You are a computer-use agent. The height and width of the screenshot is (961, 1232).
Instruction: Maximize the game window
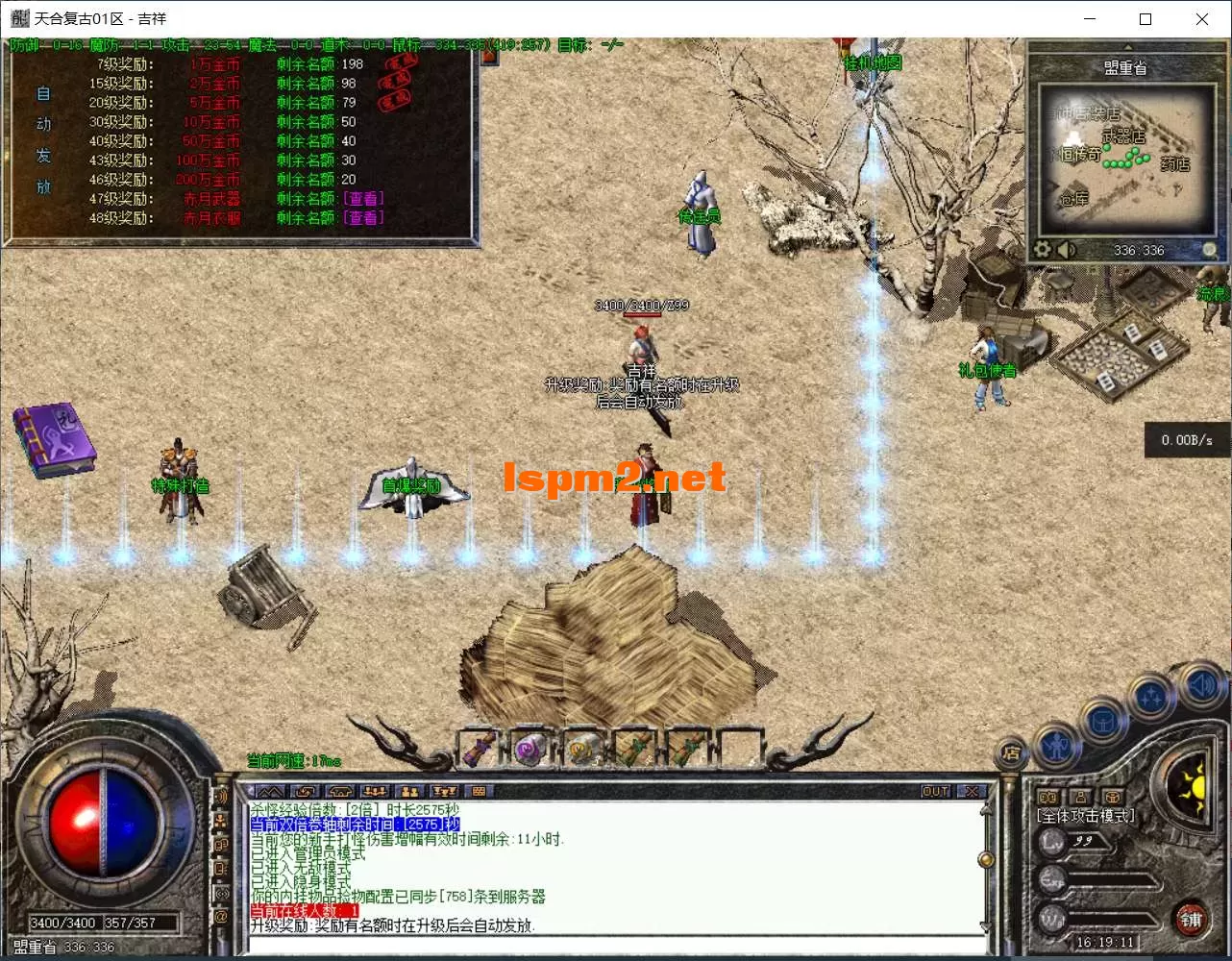pos(1146,19)
